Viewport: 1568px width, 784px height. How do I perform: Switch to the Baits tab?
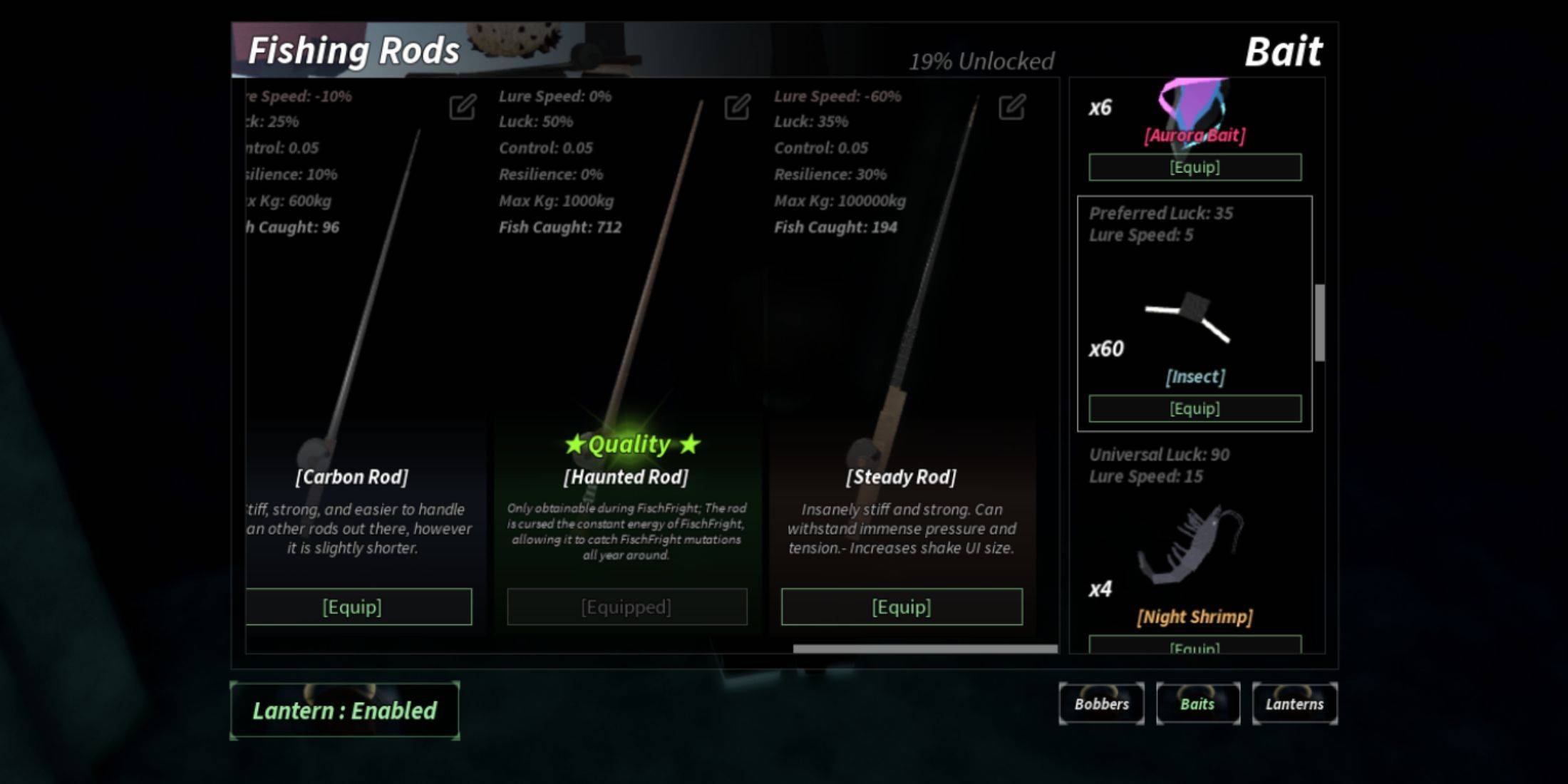point(1197,703)
